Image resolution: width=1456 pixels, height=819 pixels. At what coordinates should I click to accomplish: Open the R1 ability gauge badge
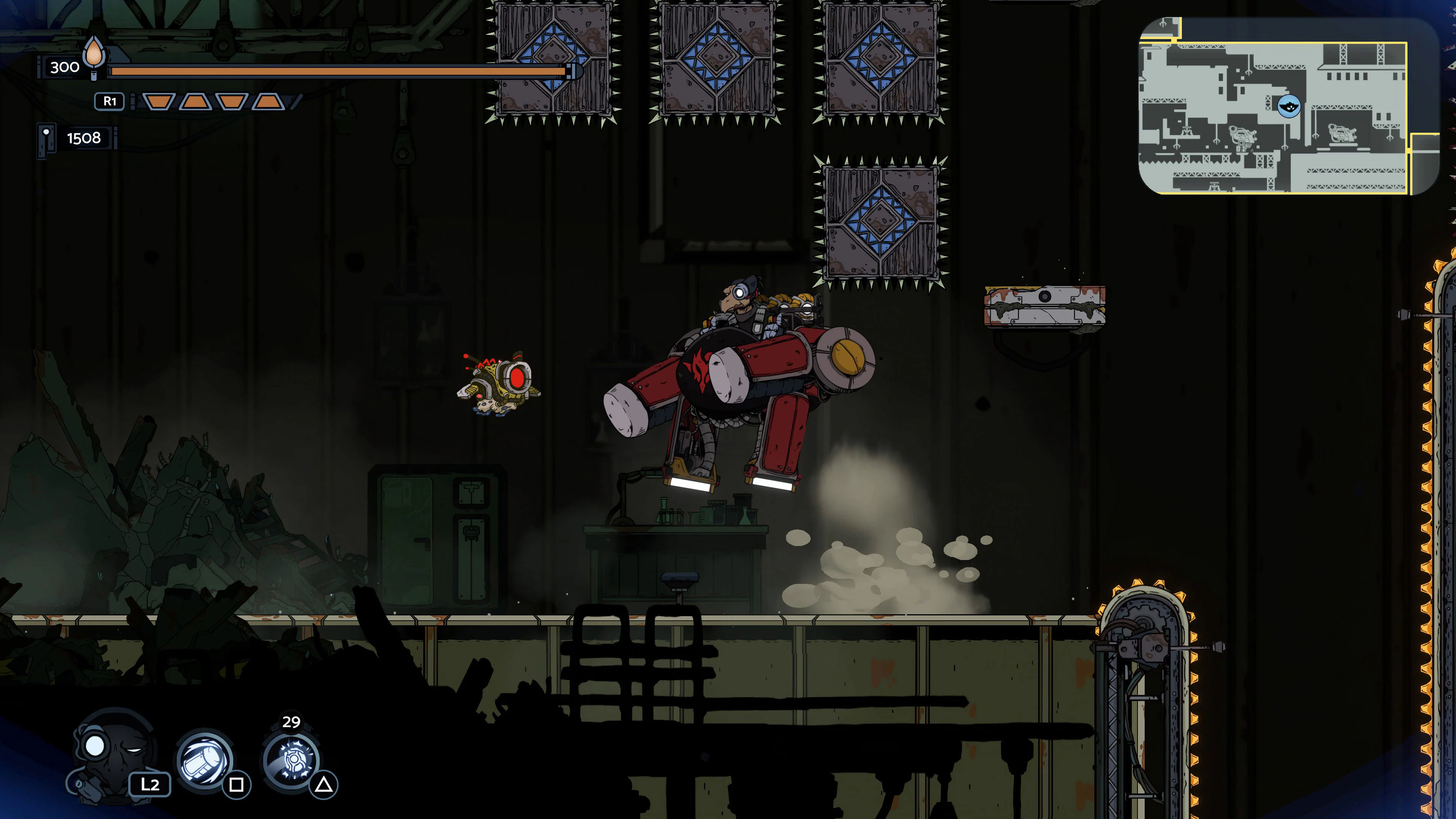[109, 100]
